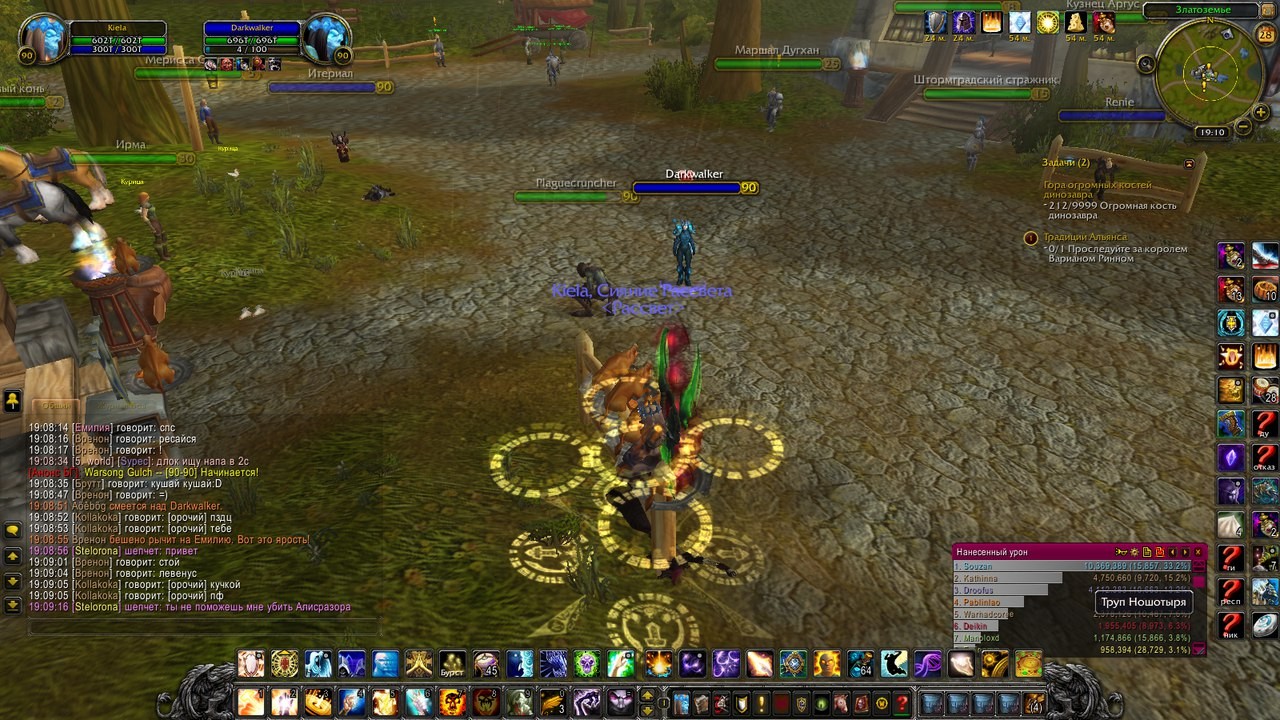The width and height of the screenshot is (1280, 720).
Task: Close the damage meter window
Action: pos(1198,552)
